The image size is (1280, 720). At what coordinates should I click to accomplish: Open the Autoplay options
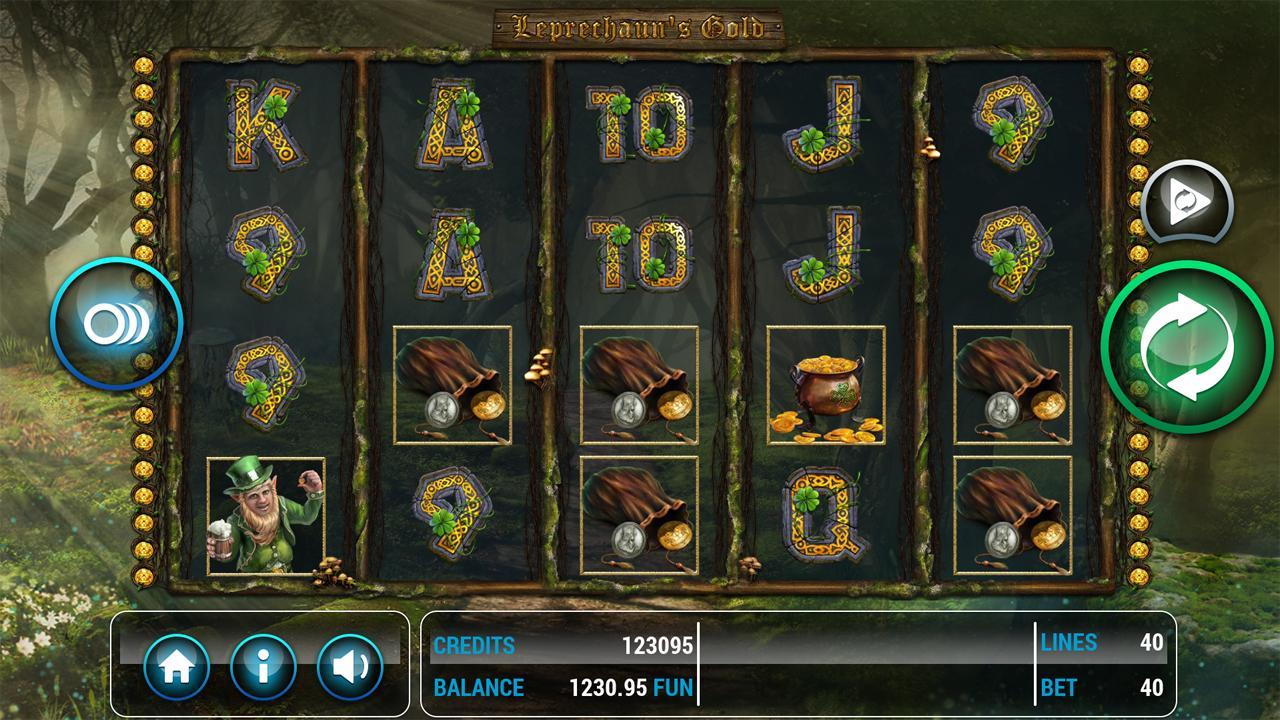coord(1185,203)
